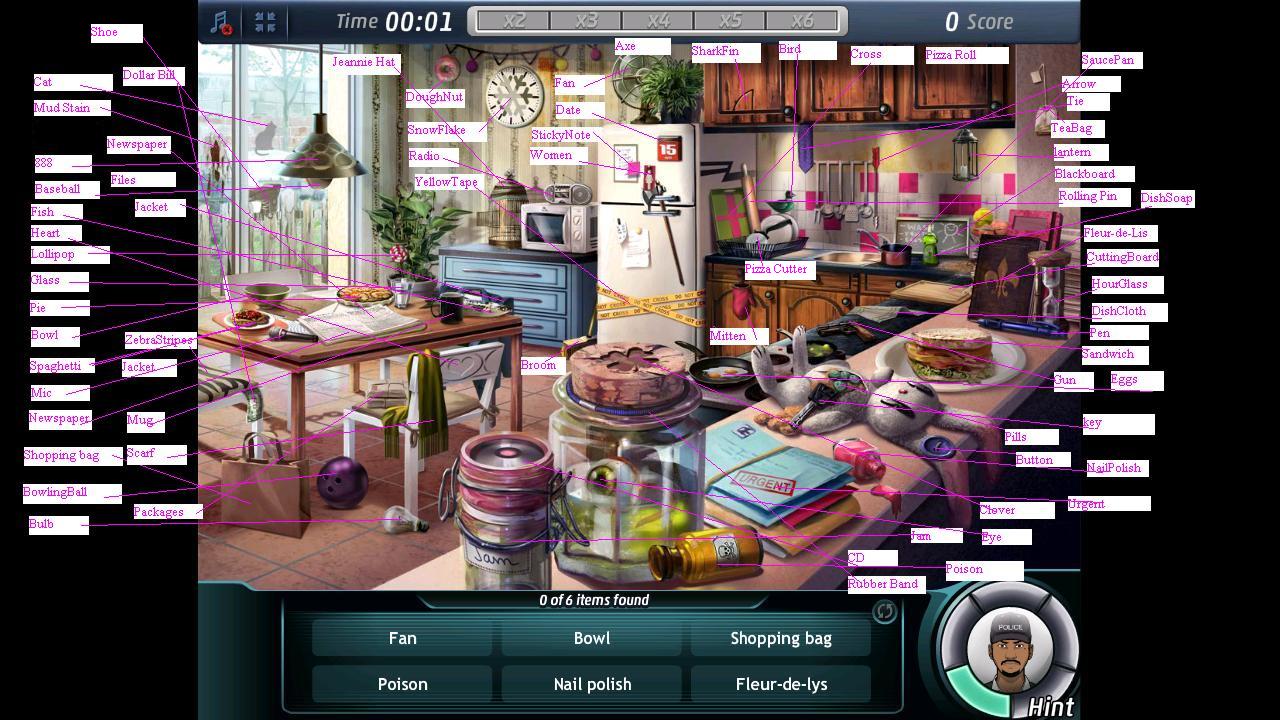Screen dimensions: 1280x720
Task: Choose the Nail polish list entry
Action: [592, 684]
